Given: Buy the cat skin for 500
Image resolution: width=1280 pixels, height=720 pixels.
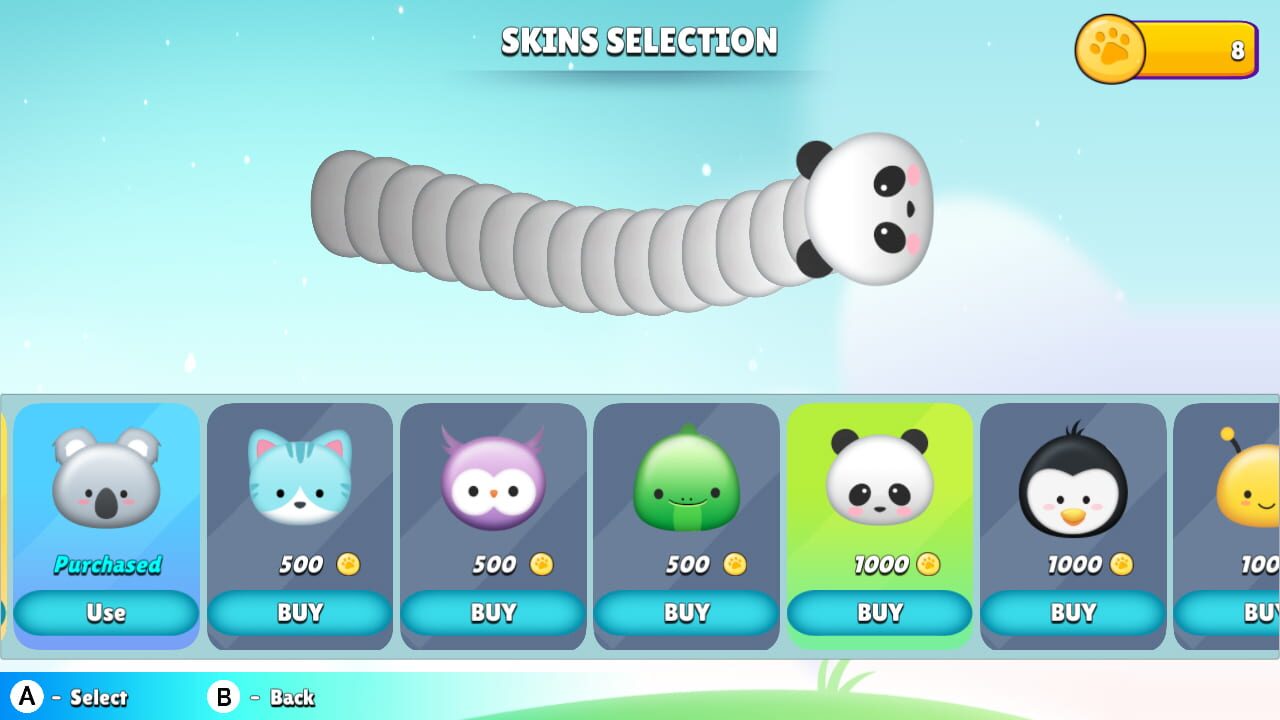Looking at the screenshot, I should (299, 613).
